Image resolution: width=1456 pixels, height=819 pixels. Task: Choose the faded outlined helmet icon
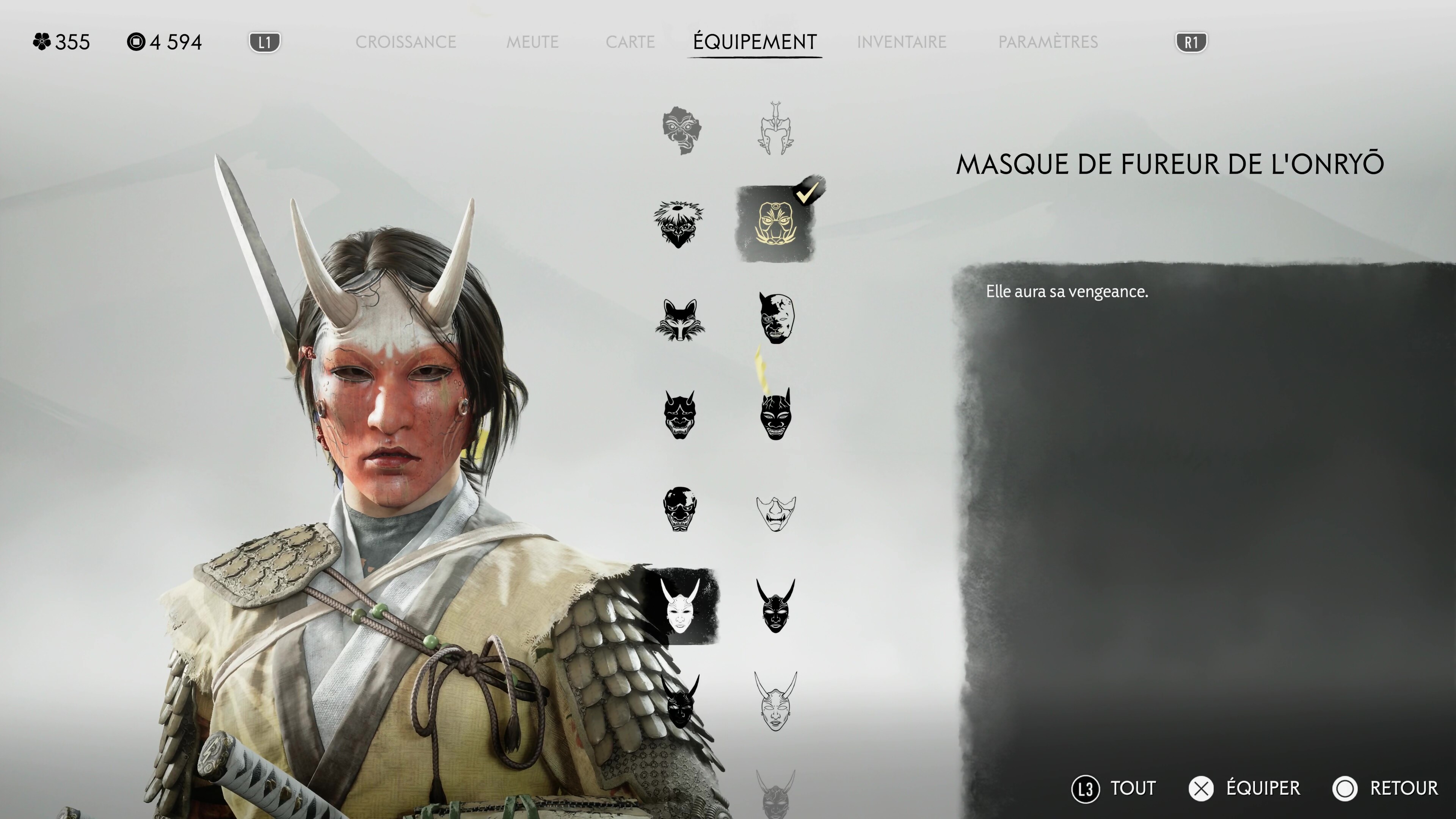pyautogui.click(x=775, y=129)
